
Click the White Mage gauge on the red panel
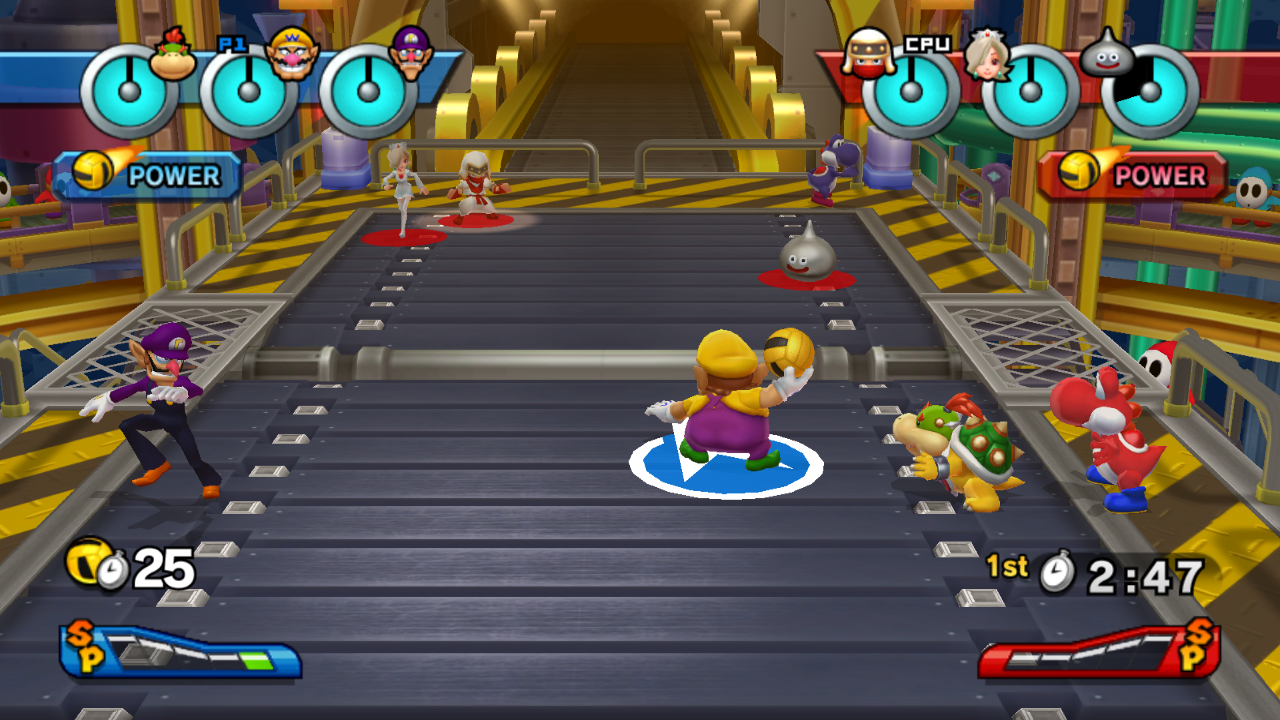point(1030,92)
